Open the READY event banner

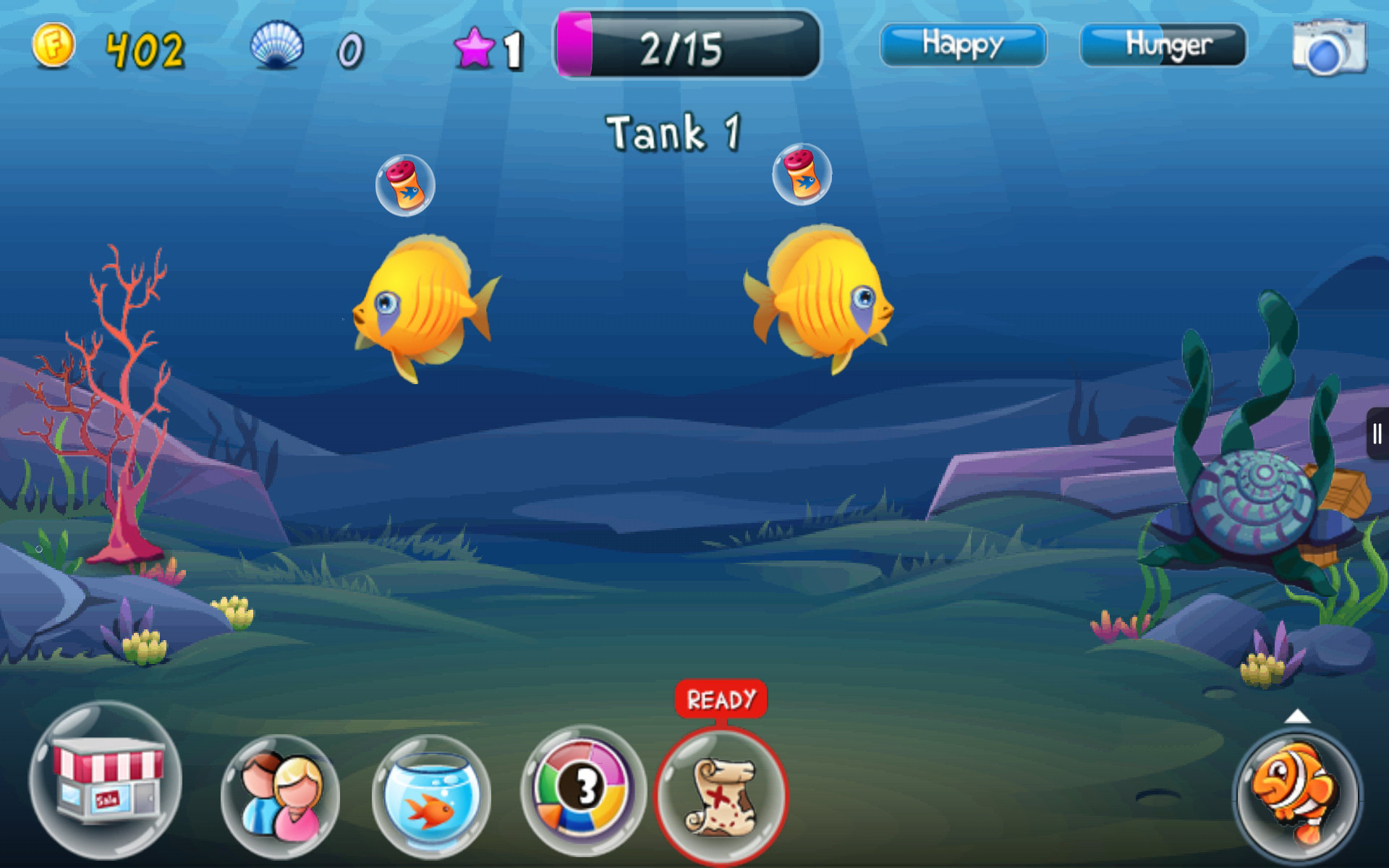pos(720,697)
